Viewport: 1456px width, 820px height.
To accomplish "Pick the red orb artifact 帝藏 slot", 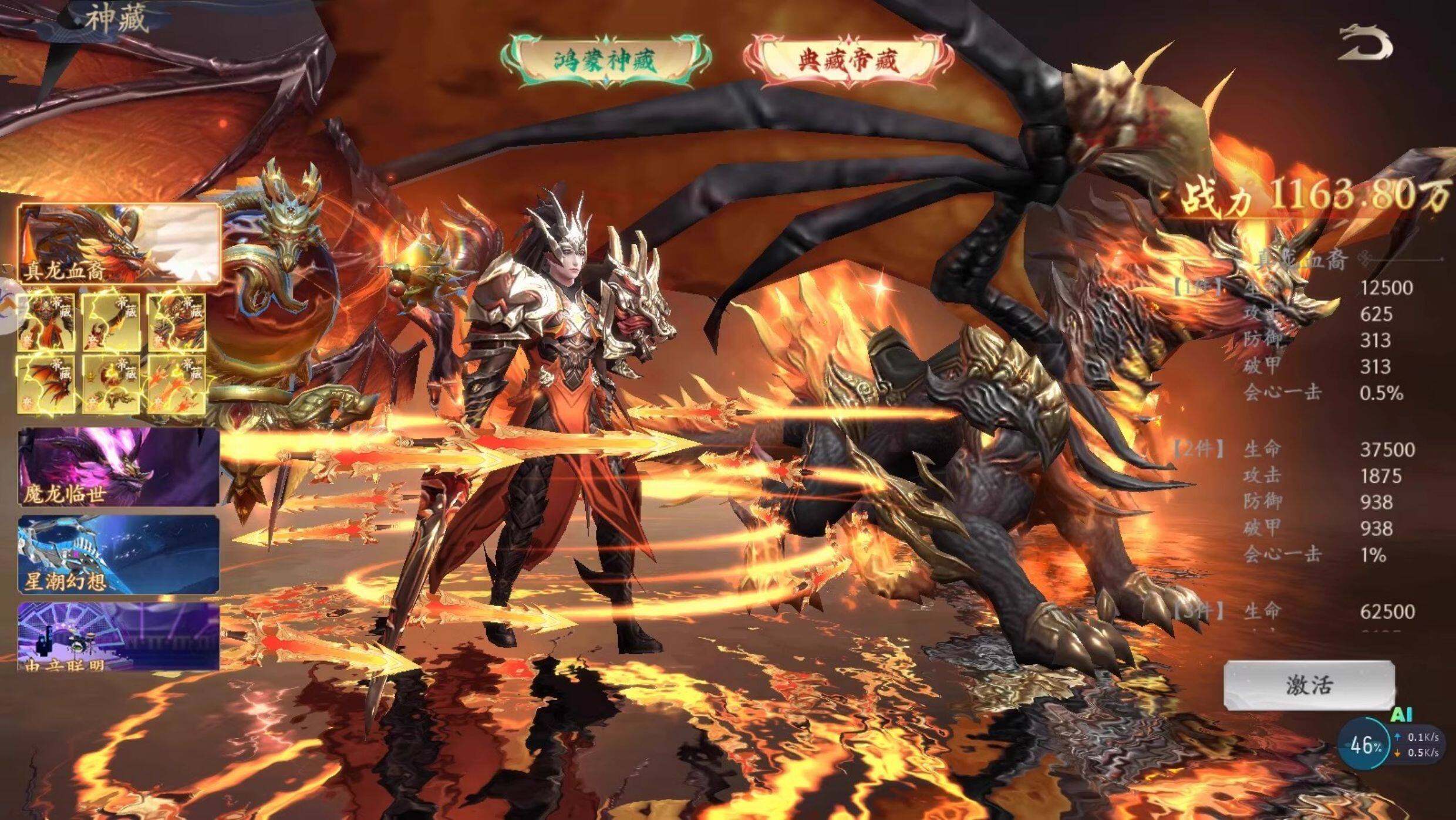I will 111,384.
